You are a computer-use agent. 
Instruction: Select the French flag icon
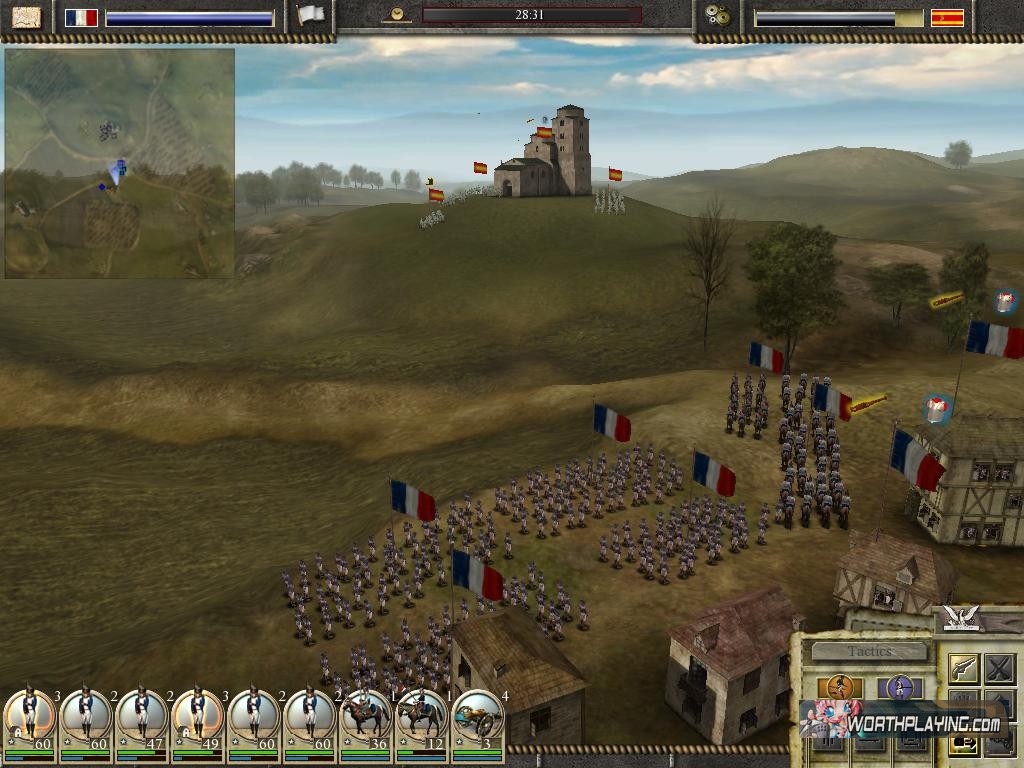click(x=81, y=18)
